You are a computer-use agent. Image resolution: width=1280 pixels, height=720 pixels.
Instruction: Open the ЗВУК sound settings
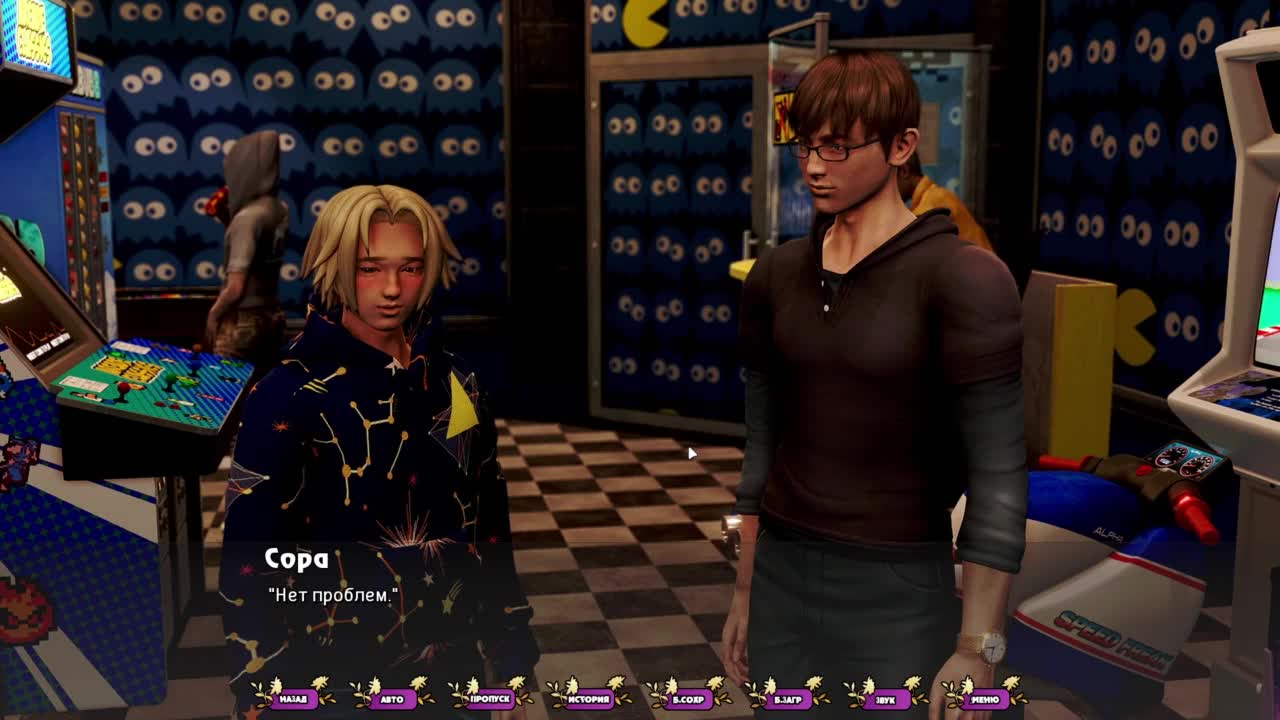885,699
